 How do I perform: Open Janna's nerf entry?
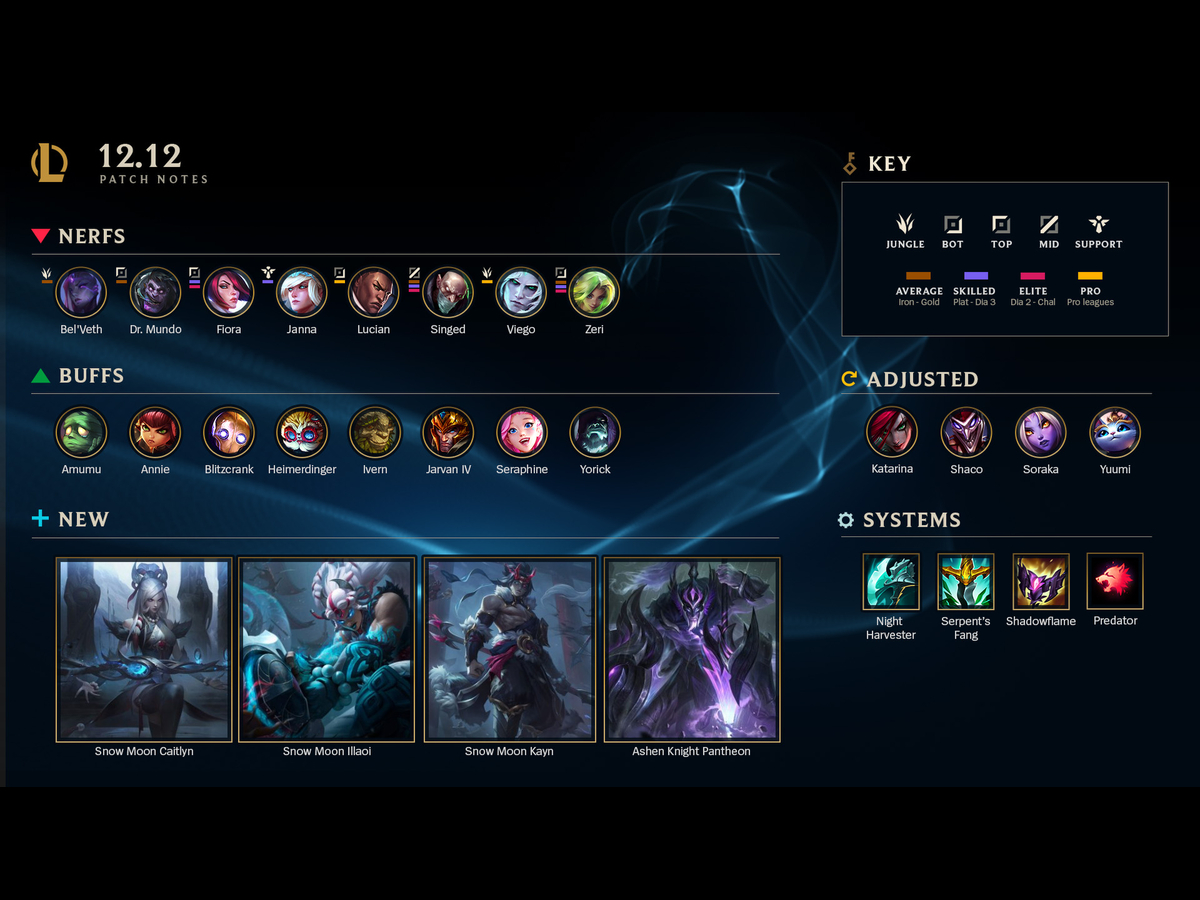[301, 292]
